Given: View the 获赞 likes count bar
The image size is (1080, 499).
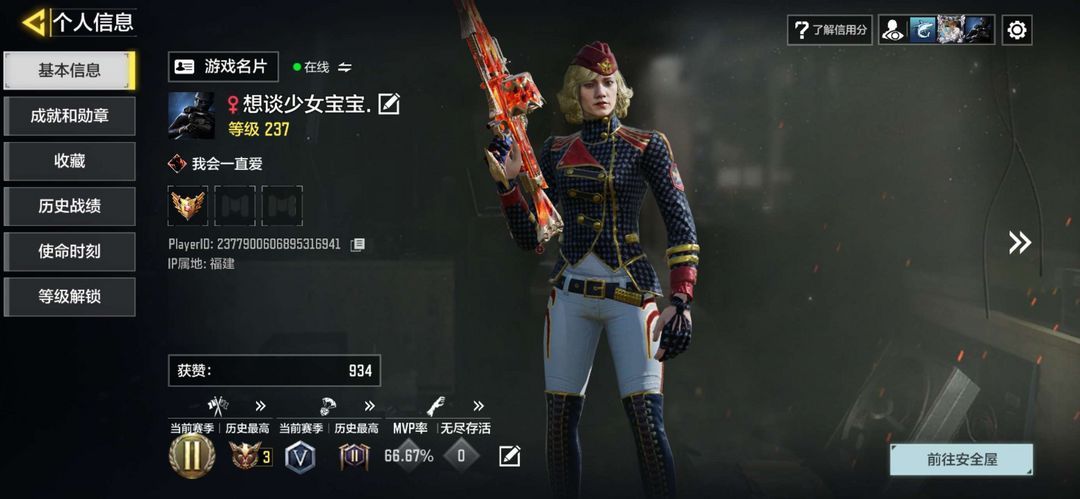Looking at the screenshot, I should pos(274,371).
